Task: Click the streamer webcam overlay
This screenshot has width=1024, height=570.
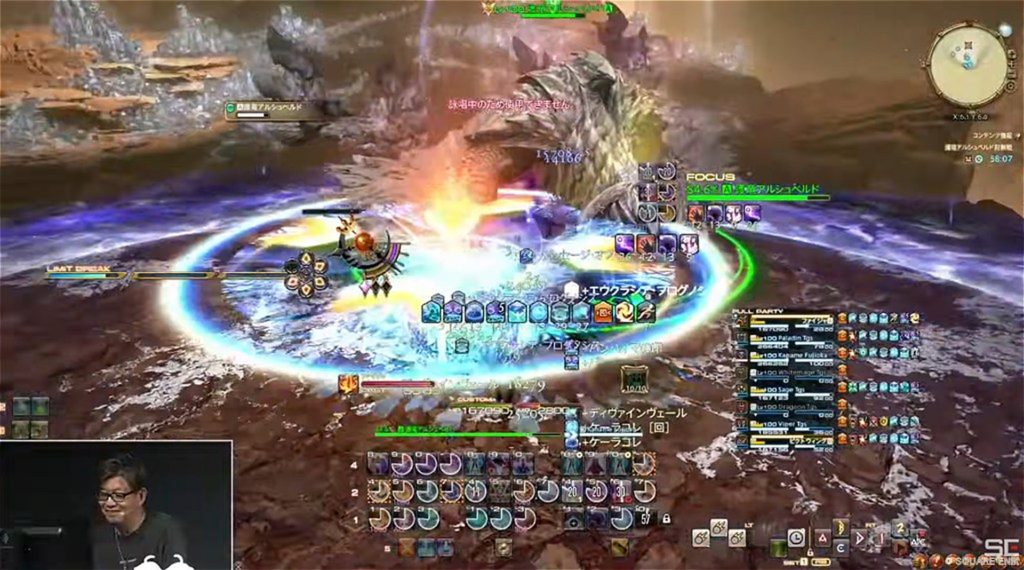Action: (x=116, y=505)
